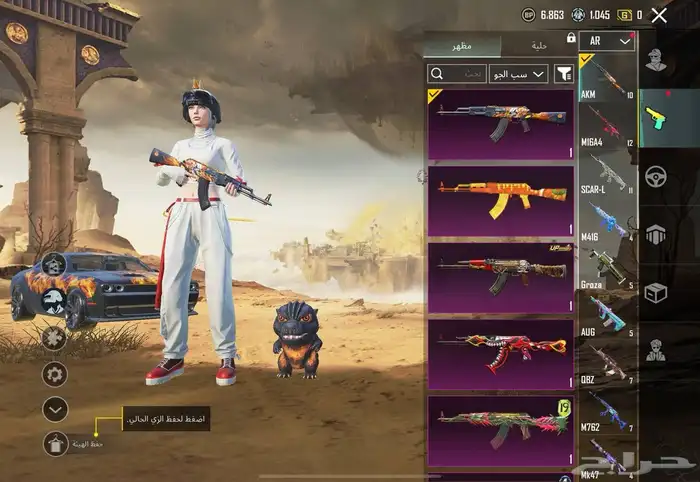Screen dimensions: 700x482
Task: Switch to the مظهر skins tab
Action: (461, 46)
